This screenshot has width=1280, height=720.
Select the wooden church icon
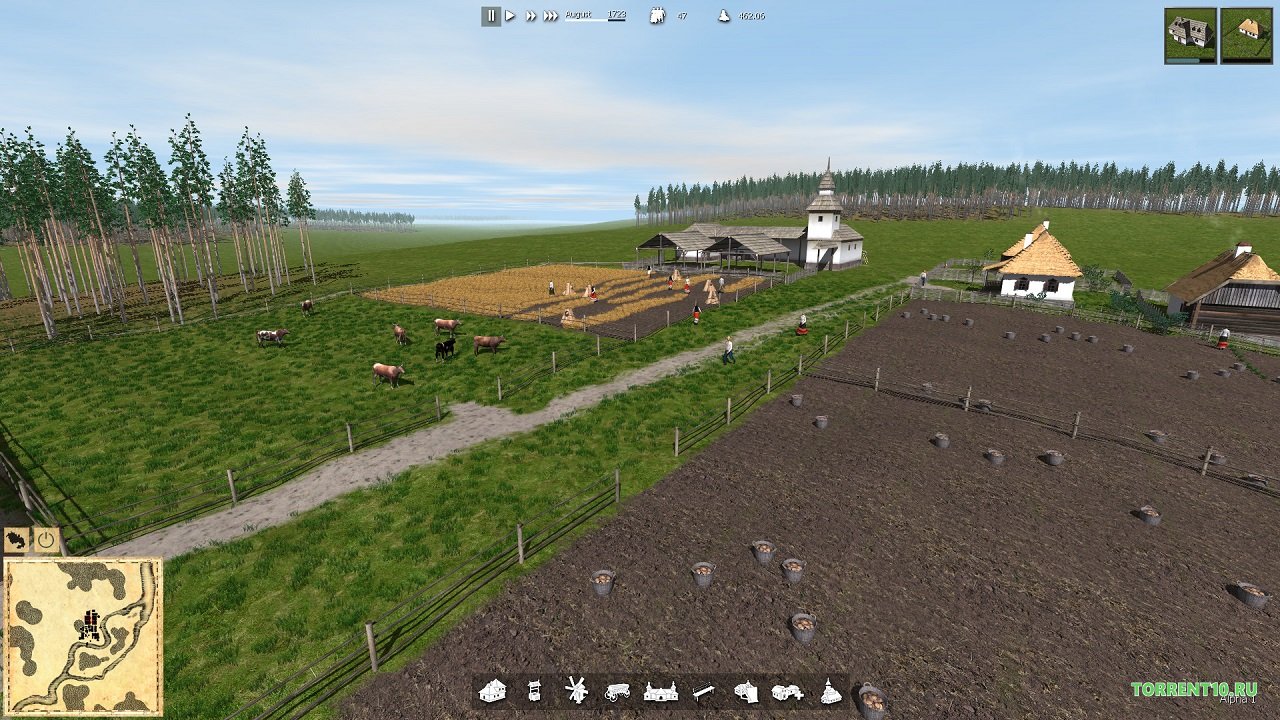[830, 691]
